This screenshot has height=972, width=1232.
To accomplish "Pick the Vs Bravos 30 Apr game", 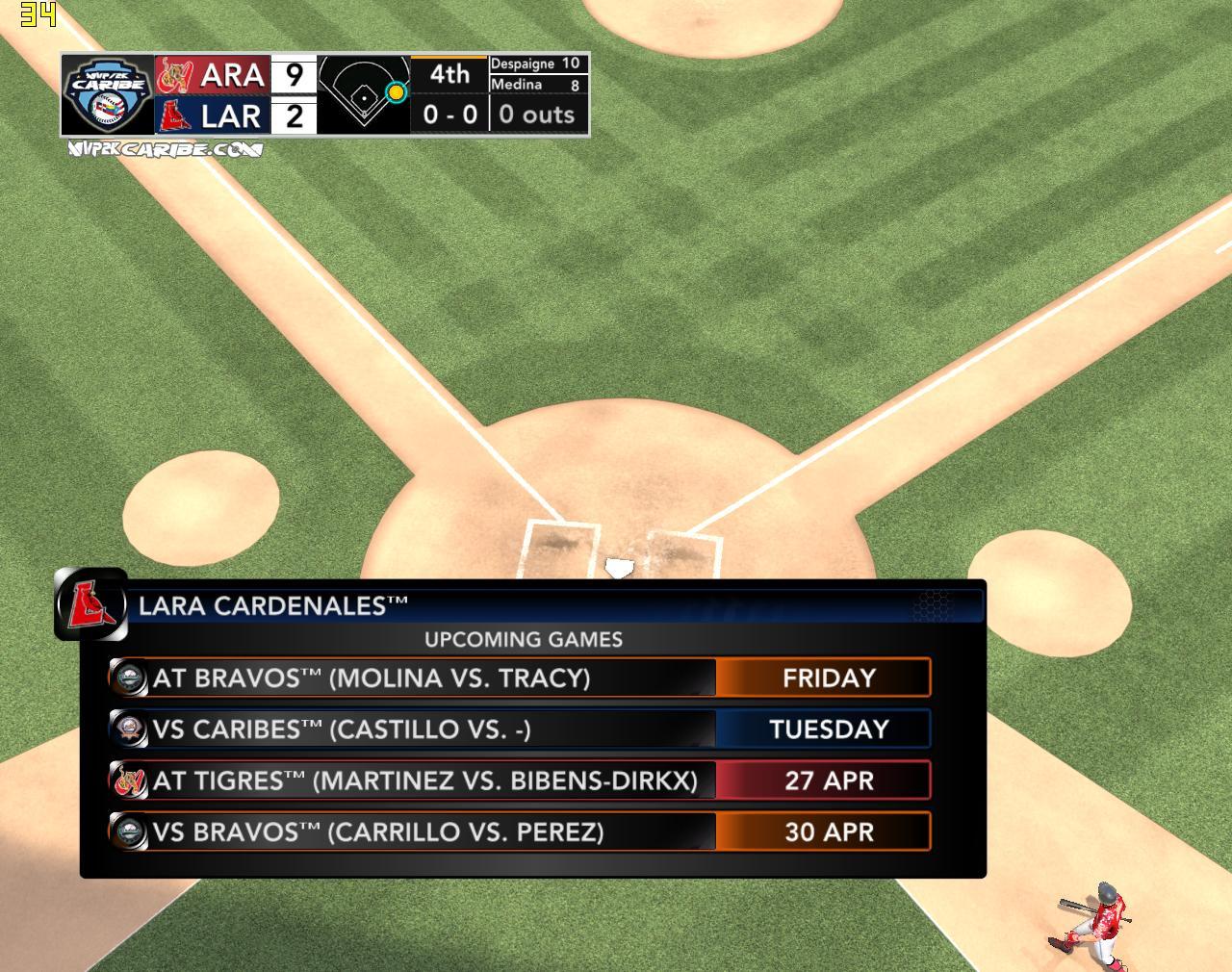I will pyautogui.click(x=520, y=831).
